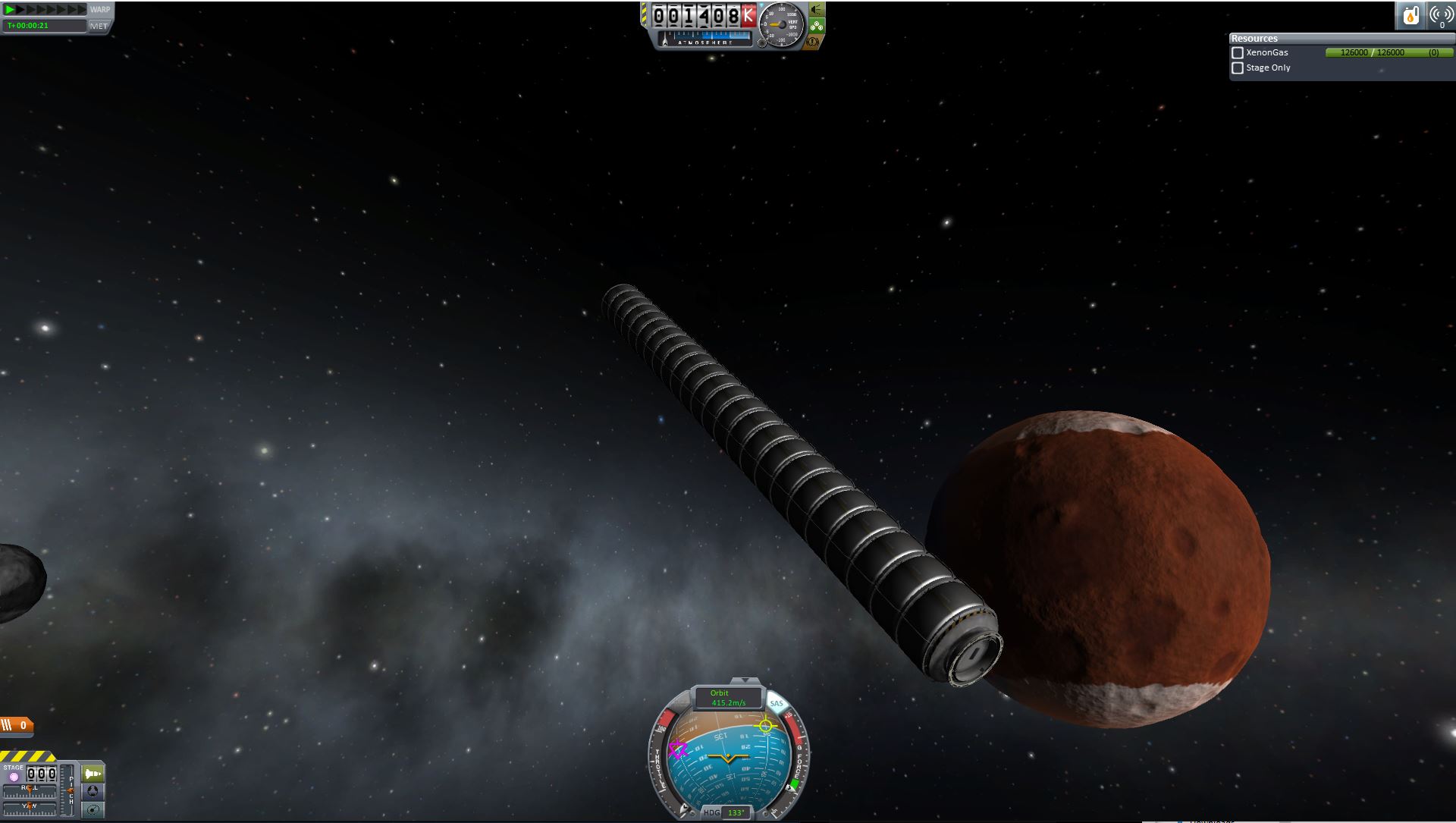Click the orange stage counter tab

tap(17, 726)
